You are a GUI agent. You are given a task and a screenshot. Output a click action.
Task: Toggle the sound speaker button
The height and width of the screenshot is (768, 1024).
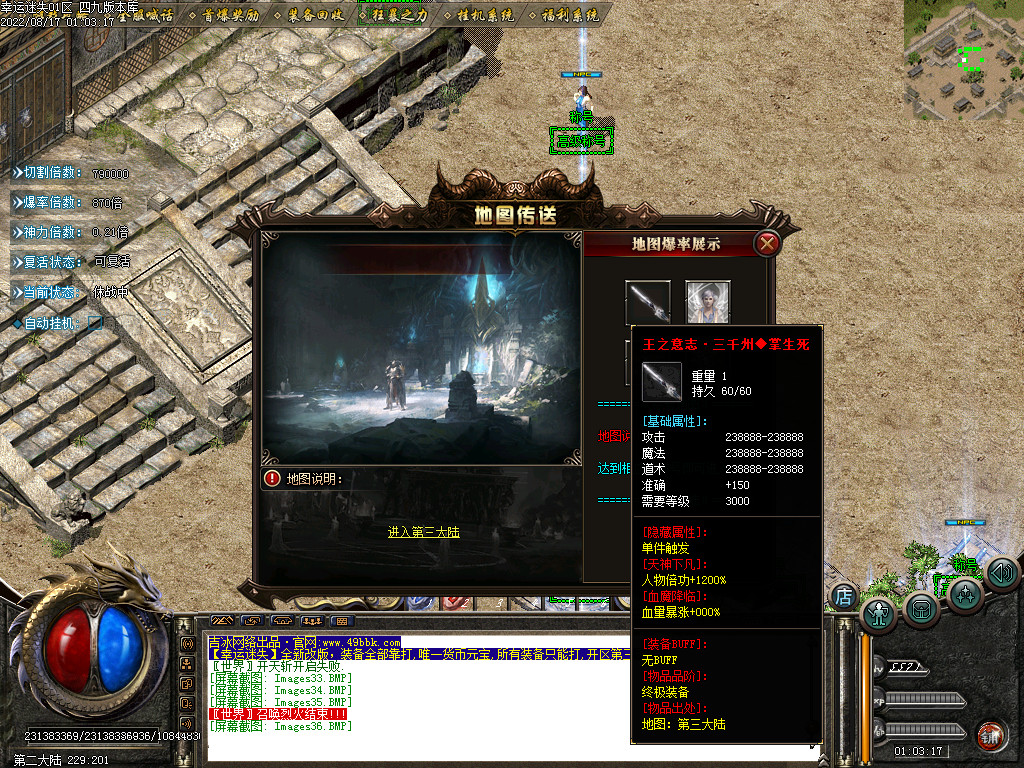tap(1001, 573)
